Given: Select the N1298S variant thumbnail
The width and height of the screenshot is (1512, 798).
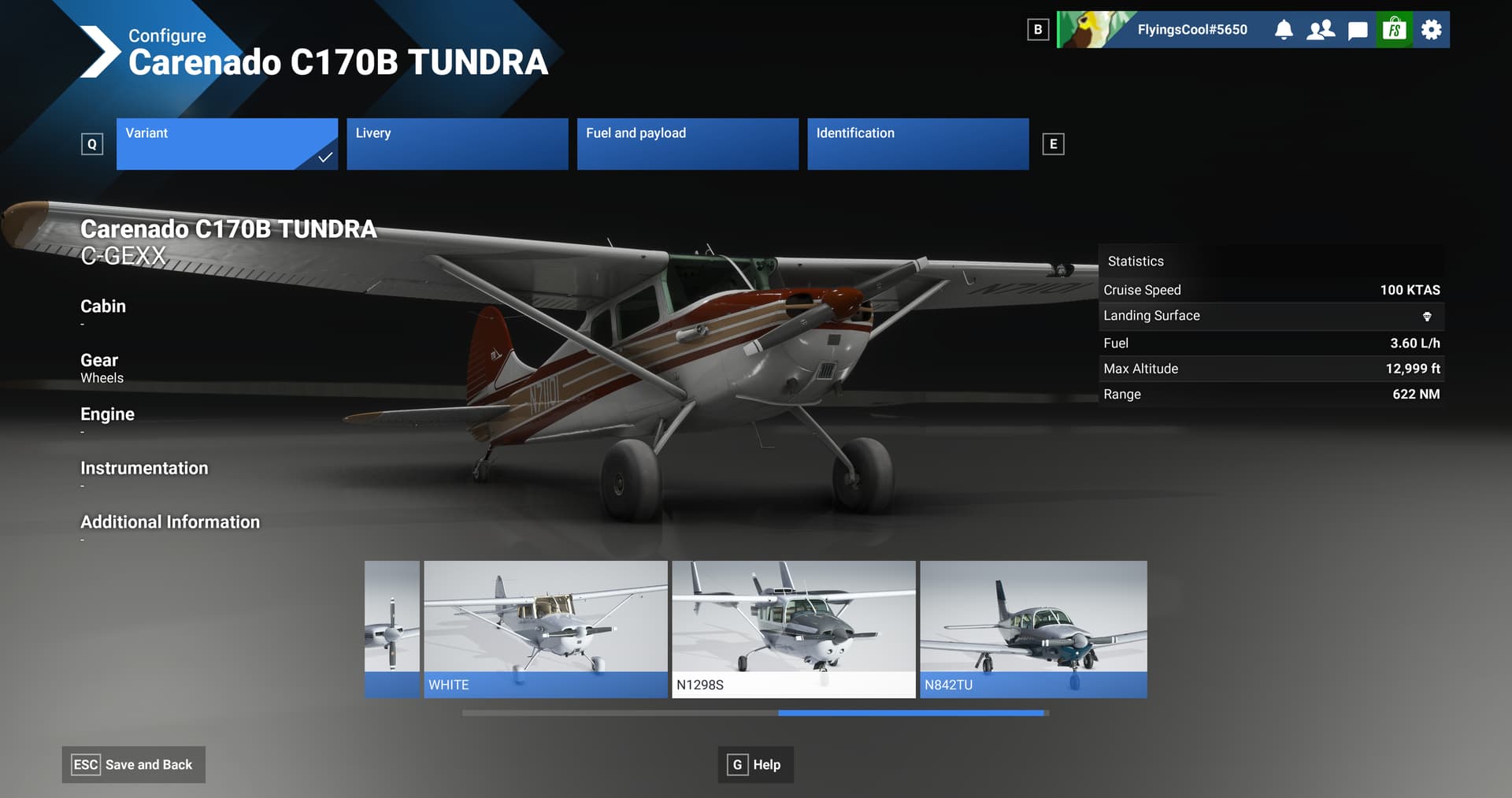Looking at the screenshot, I should pos(793,628).
